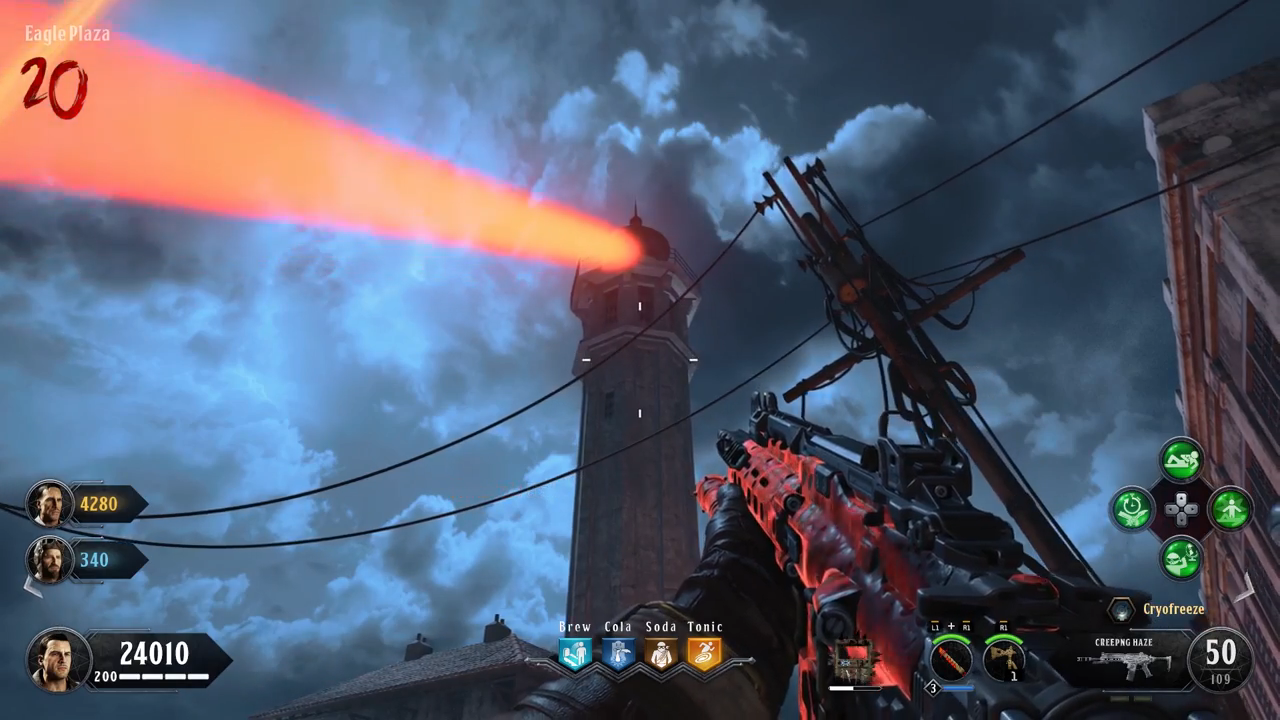Use the stopwatch elixir icon
Image resolution: width=1280 pixels, height=720 pixels.
[1133, 508]
